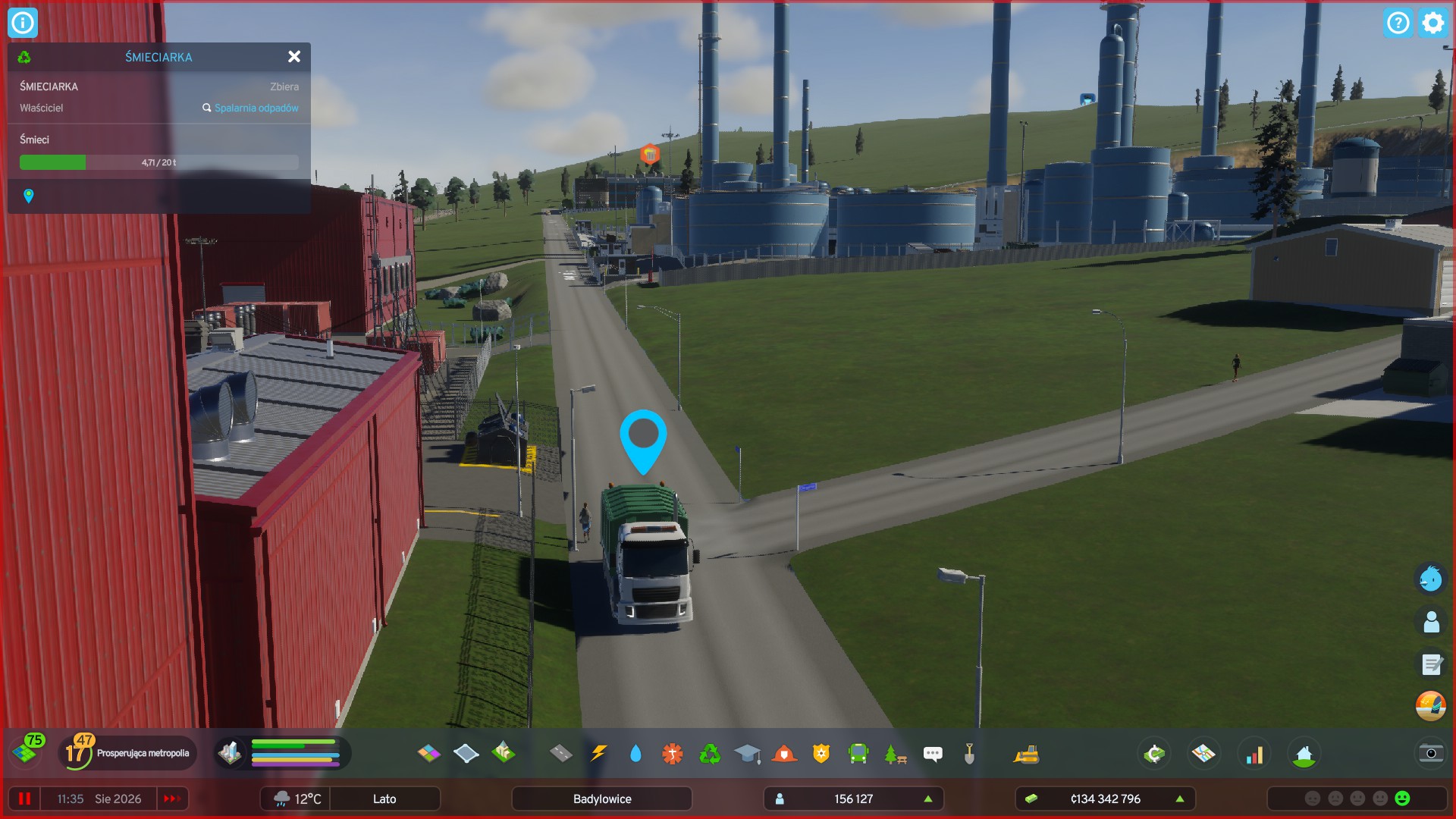Viewport: 1456px width, 819px height.
Task: Open the Transportation bus icon
Action: pyautogui.click(x=858, y=753)
